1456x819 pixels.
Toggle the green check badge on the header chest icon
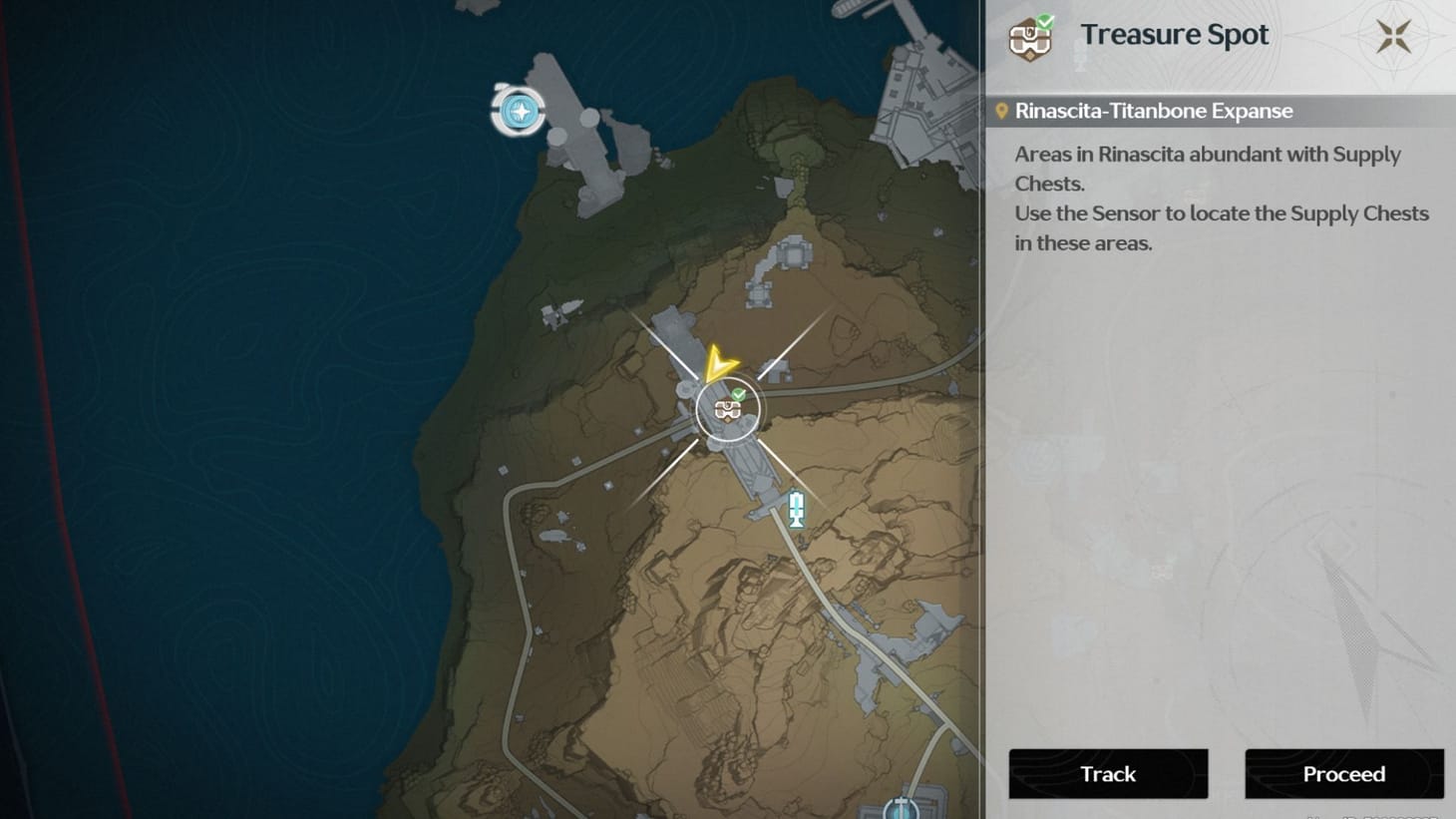(1045, 20)
